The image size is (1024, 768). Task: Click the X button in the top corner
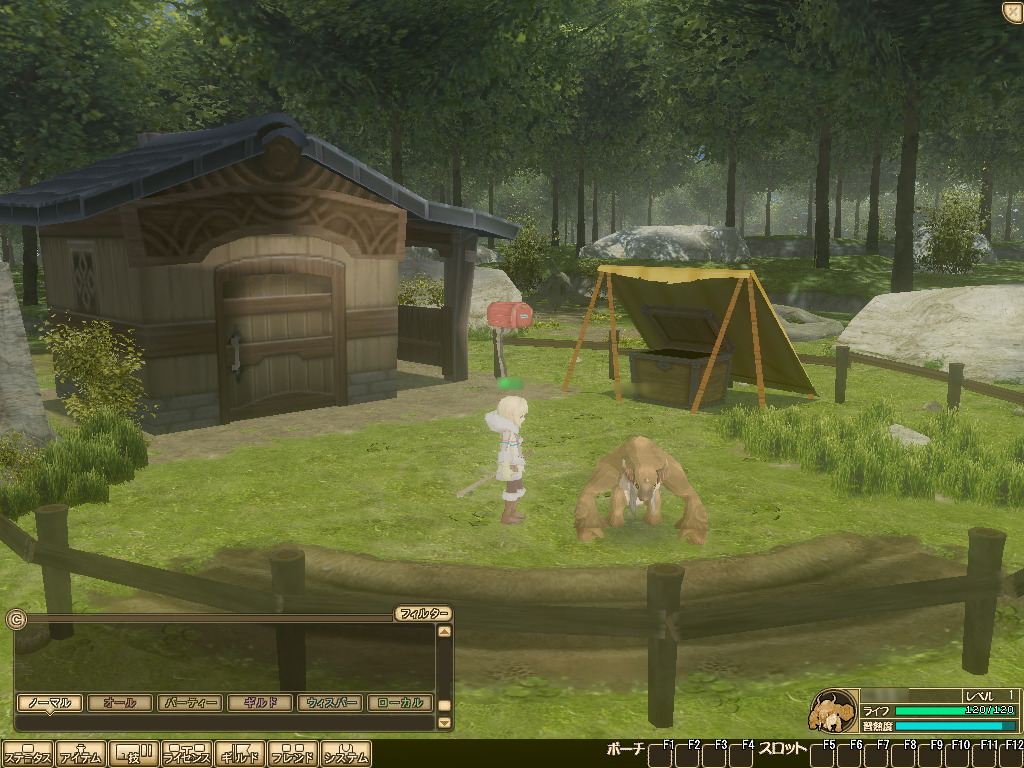(x=1011, y=11)
